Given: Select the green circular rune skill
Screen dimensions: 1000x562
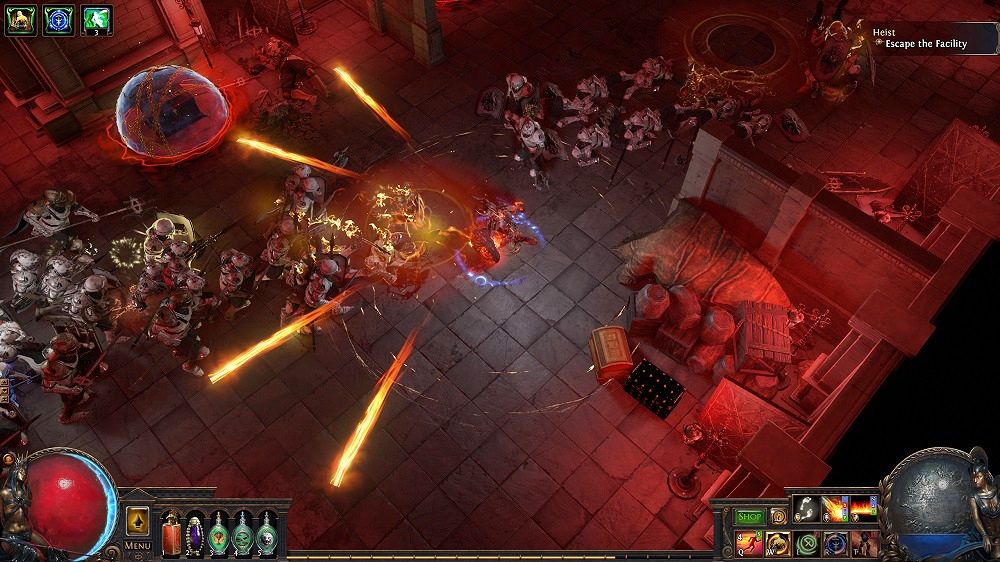Looking at the screenshot, I should pos(806,544).
